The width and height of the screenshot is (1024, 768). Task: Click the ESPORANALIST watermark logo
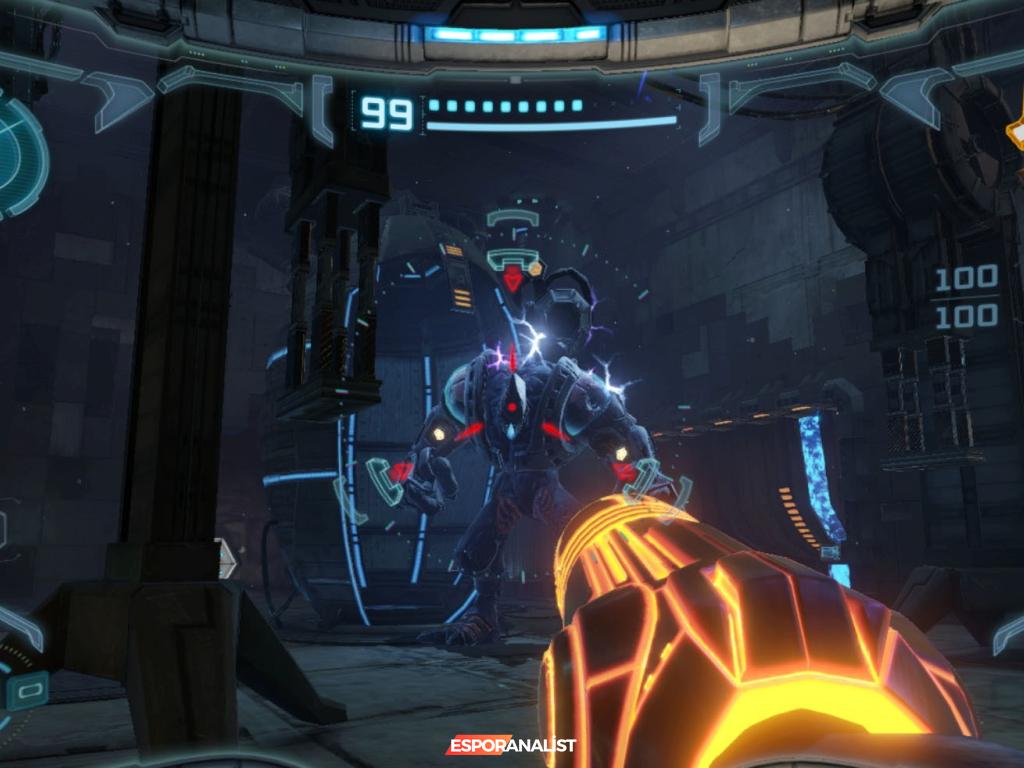[x=511, y=745]
